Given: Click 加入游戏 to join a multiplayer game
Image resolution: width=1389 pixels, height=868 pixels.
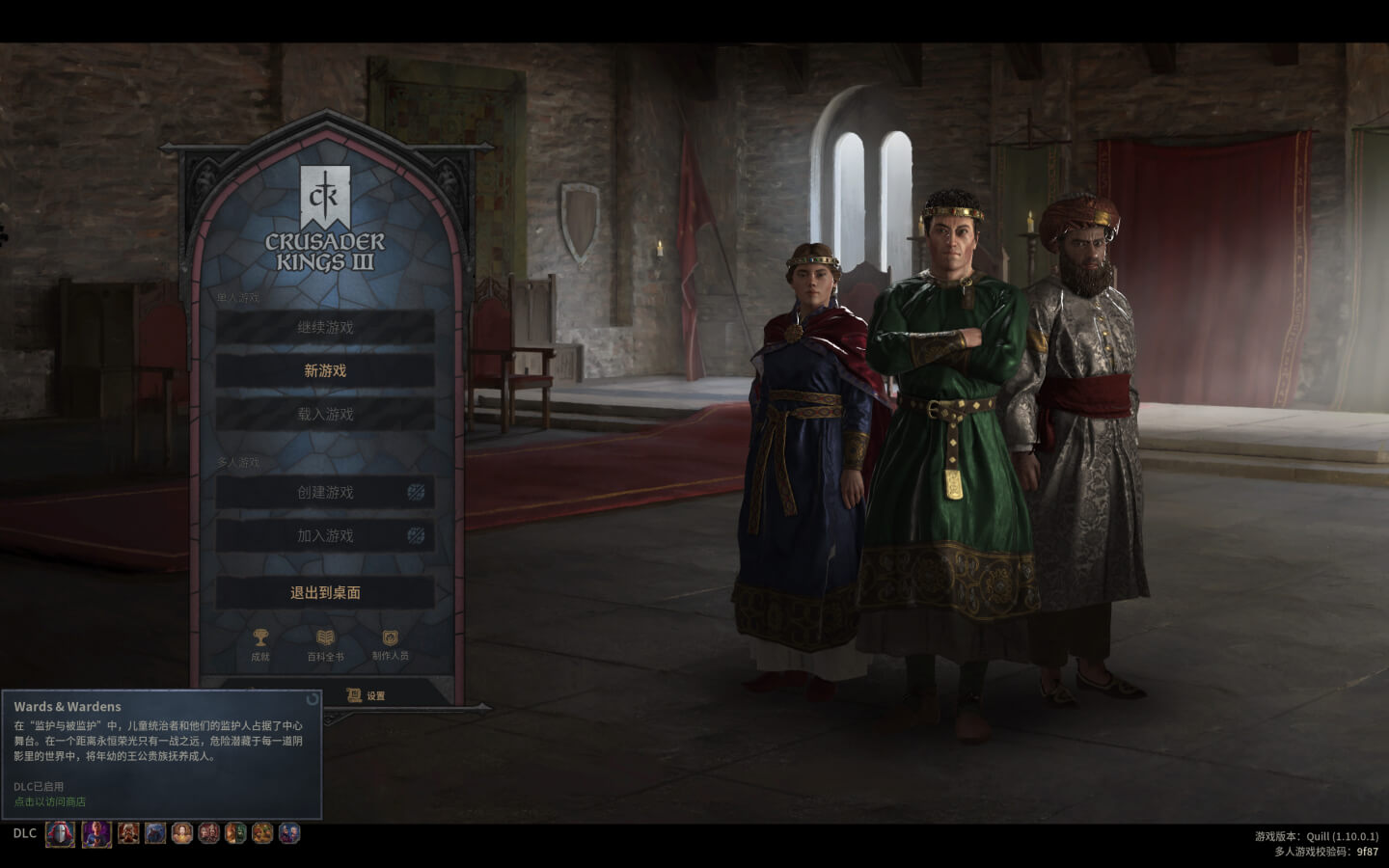Looking at the screenshot, I should pos(325,536).
